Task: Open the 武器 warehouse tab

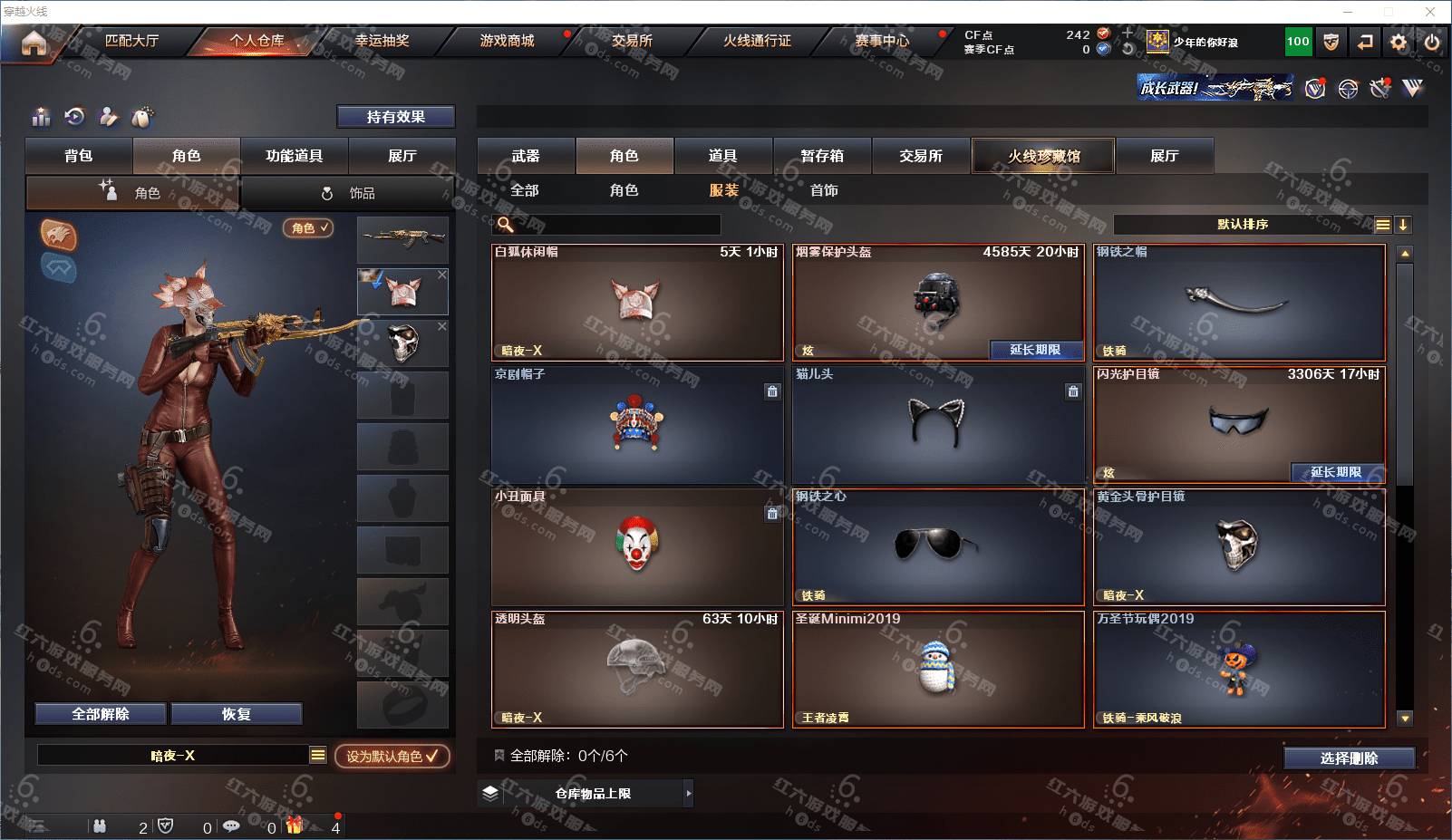Action: 526,156
